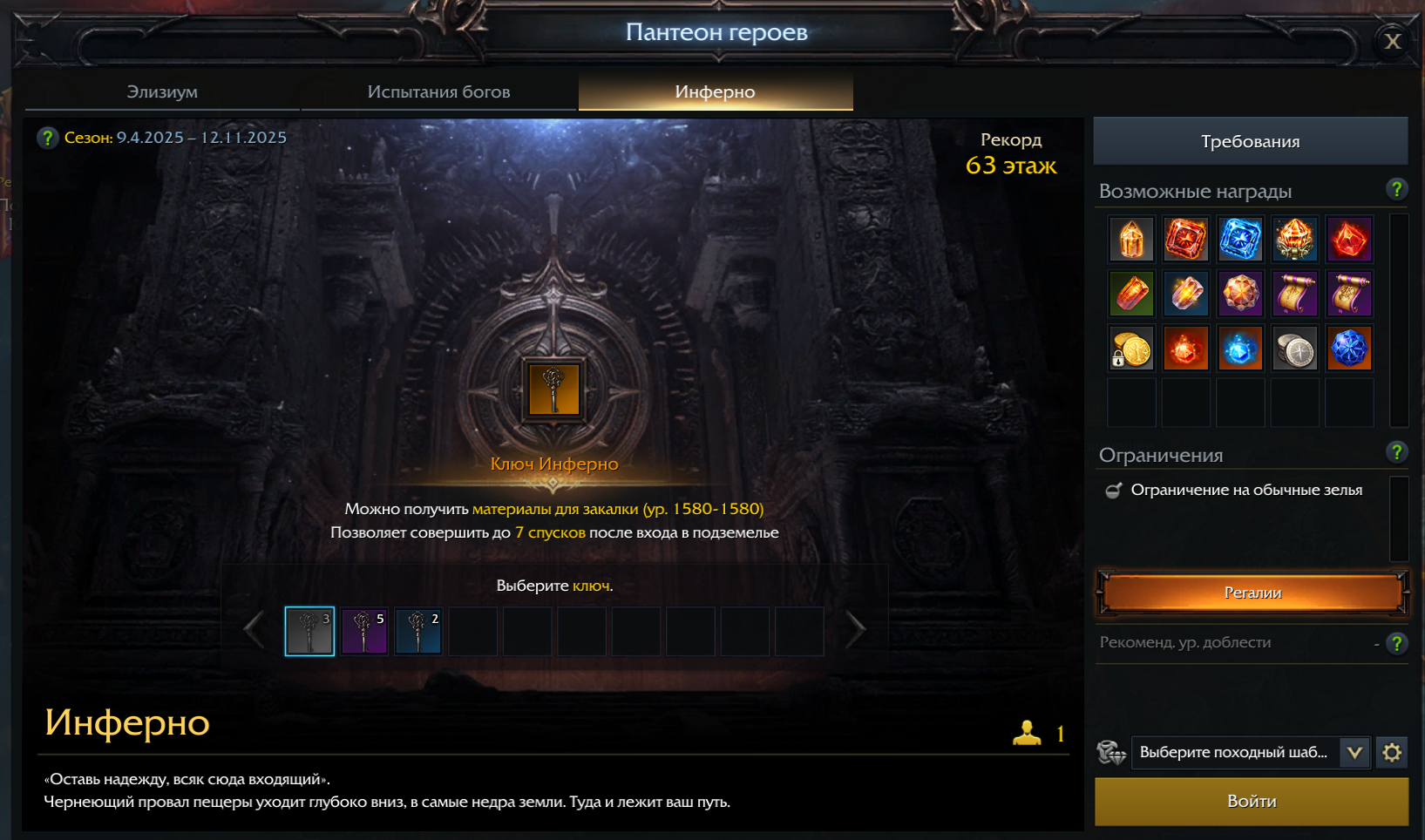Viewport: 1425px width, 840px height.
Task: Click the locked gold coins reward icon
Action: tap(1130, 348)
